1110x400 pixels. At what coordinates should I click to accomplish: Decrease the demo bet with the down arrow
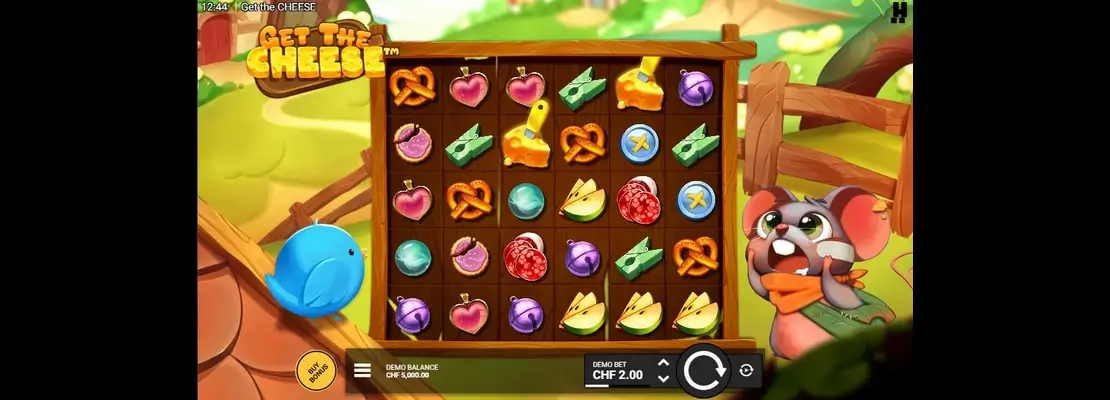[x=662, y=379]
